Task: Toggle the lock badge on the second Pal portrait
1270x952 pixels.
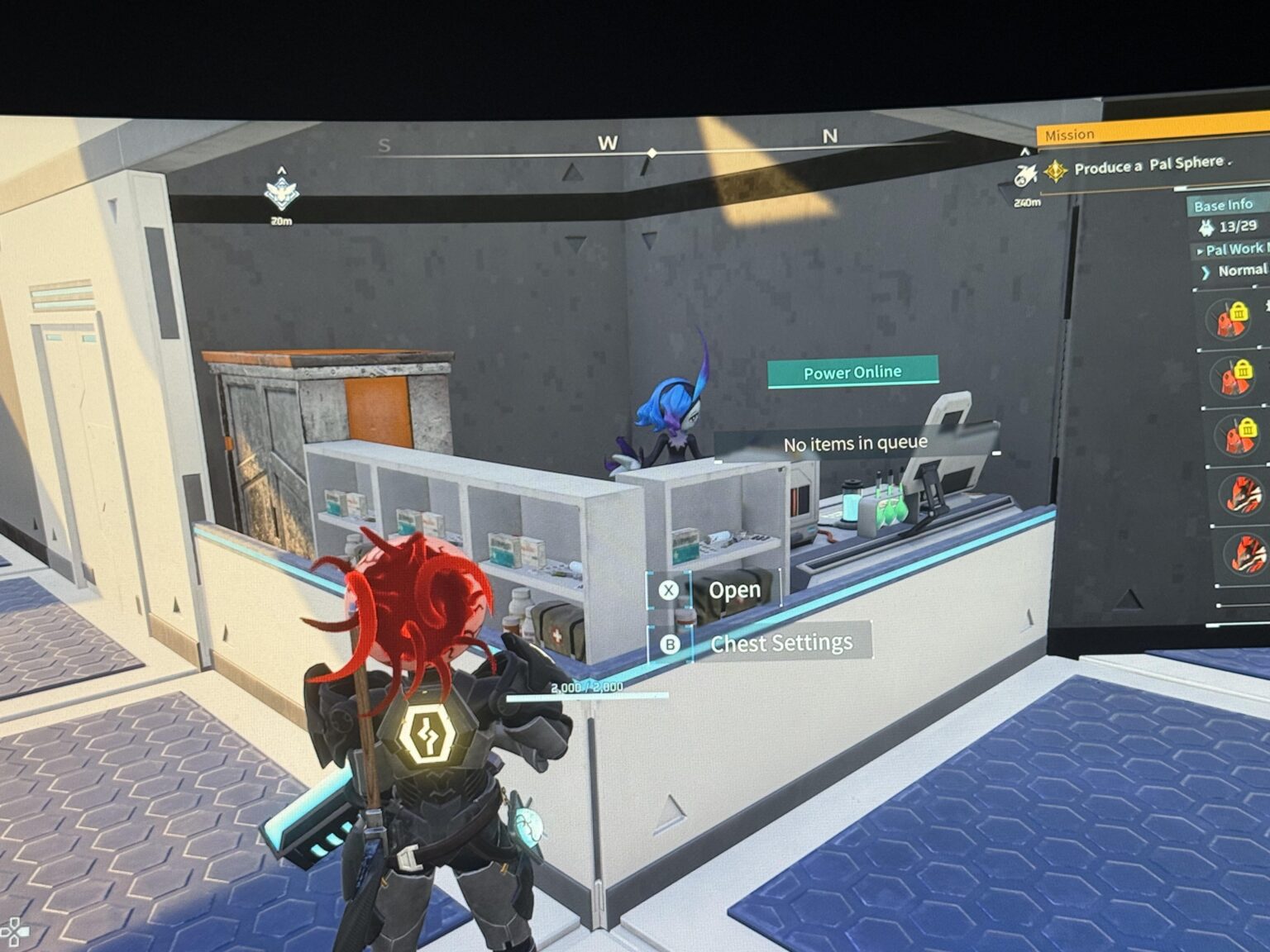Action: click(x=1244, y=370)
